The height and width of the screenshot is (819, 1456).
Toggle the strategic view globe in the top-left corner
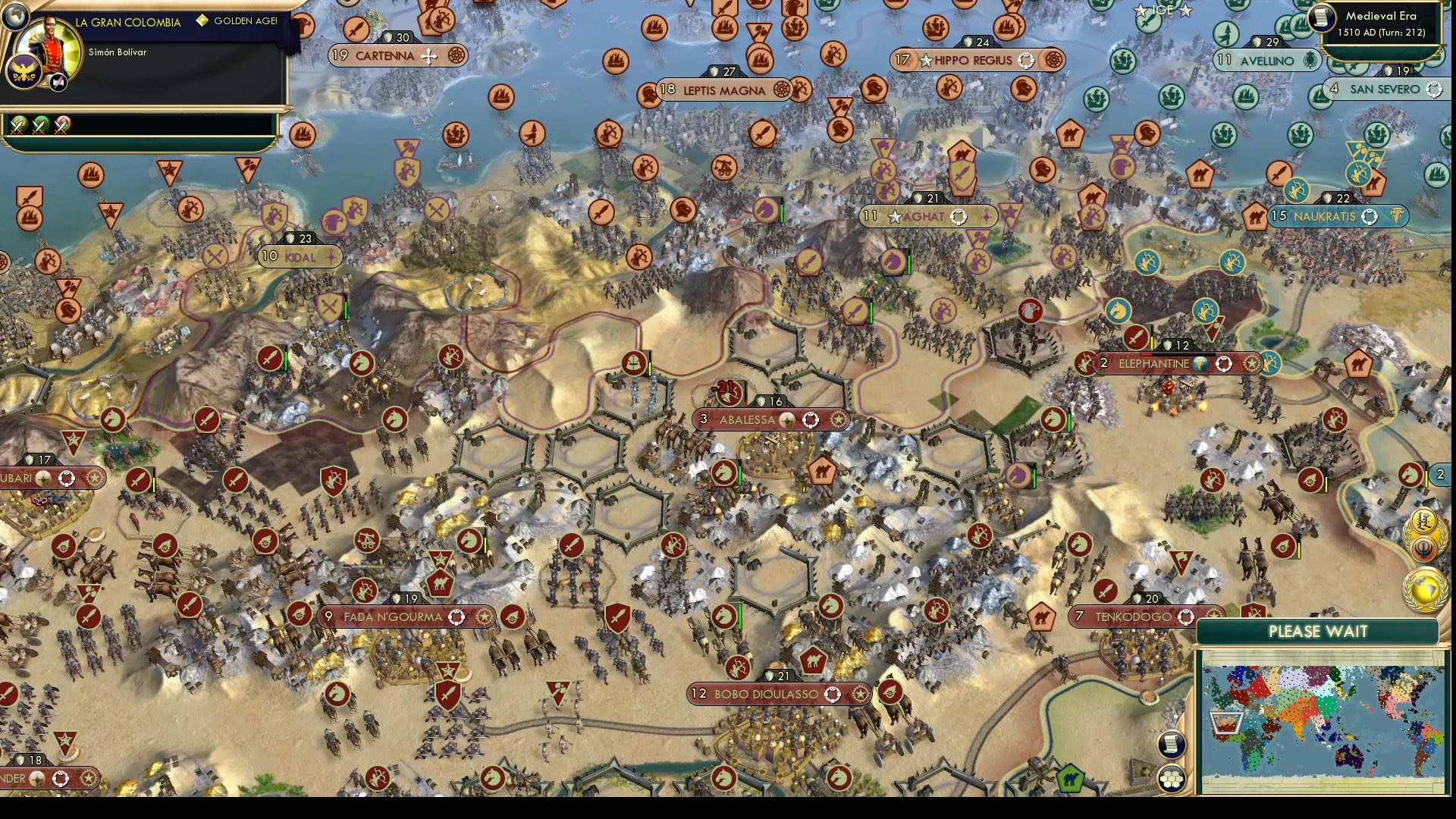(x=15, y=17)
